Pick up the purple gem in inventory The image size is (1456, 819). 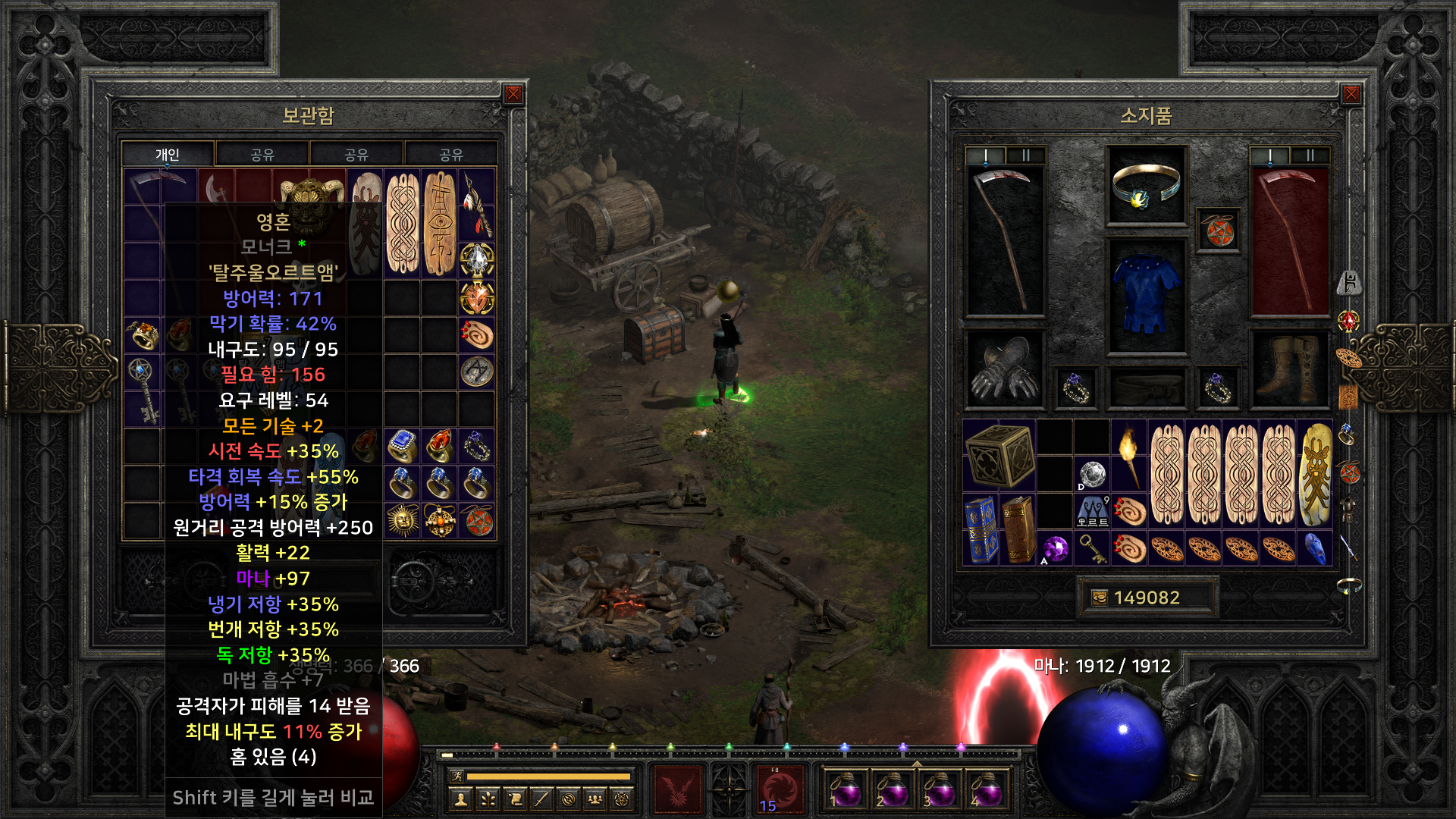tap(1055, 548)
